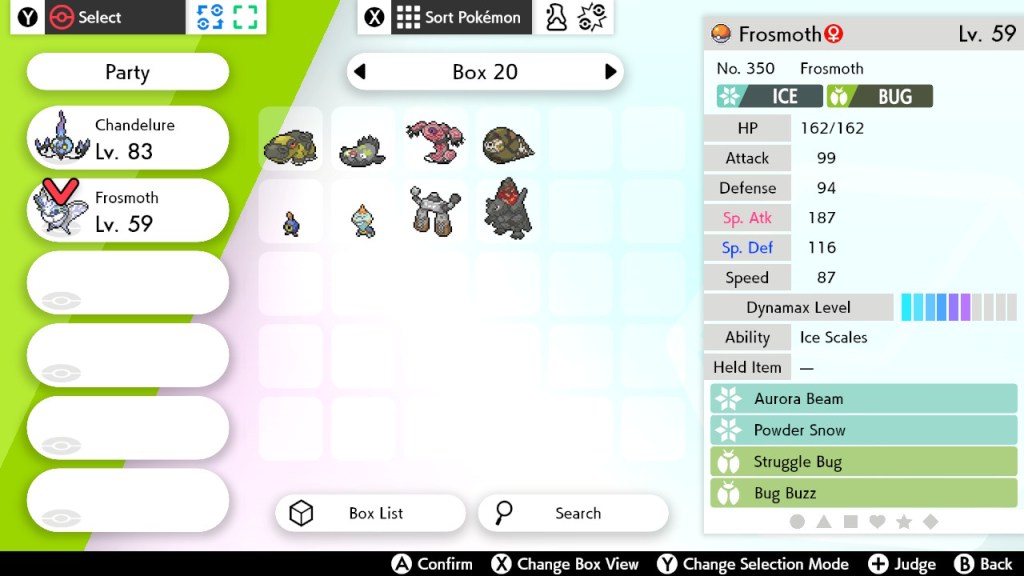Image resolution: width=1024 pixels, height=576 pixels.
Task: Click the Box 20 title bar
Action: pos(485,72)
